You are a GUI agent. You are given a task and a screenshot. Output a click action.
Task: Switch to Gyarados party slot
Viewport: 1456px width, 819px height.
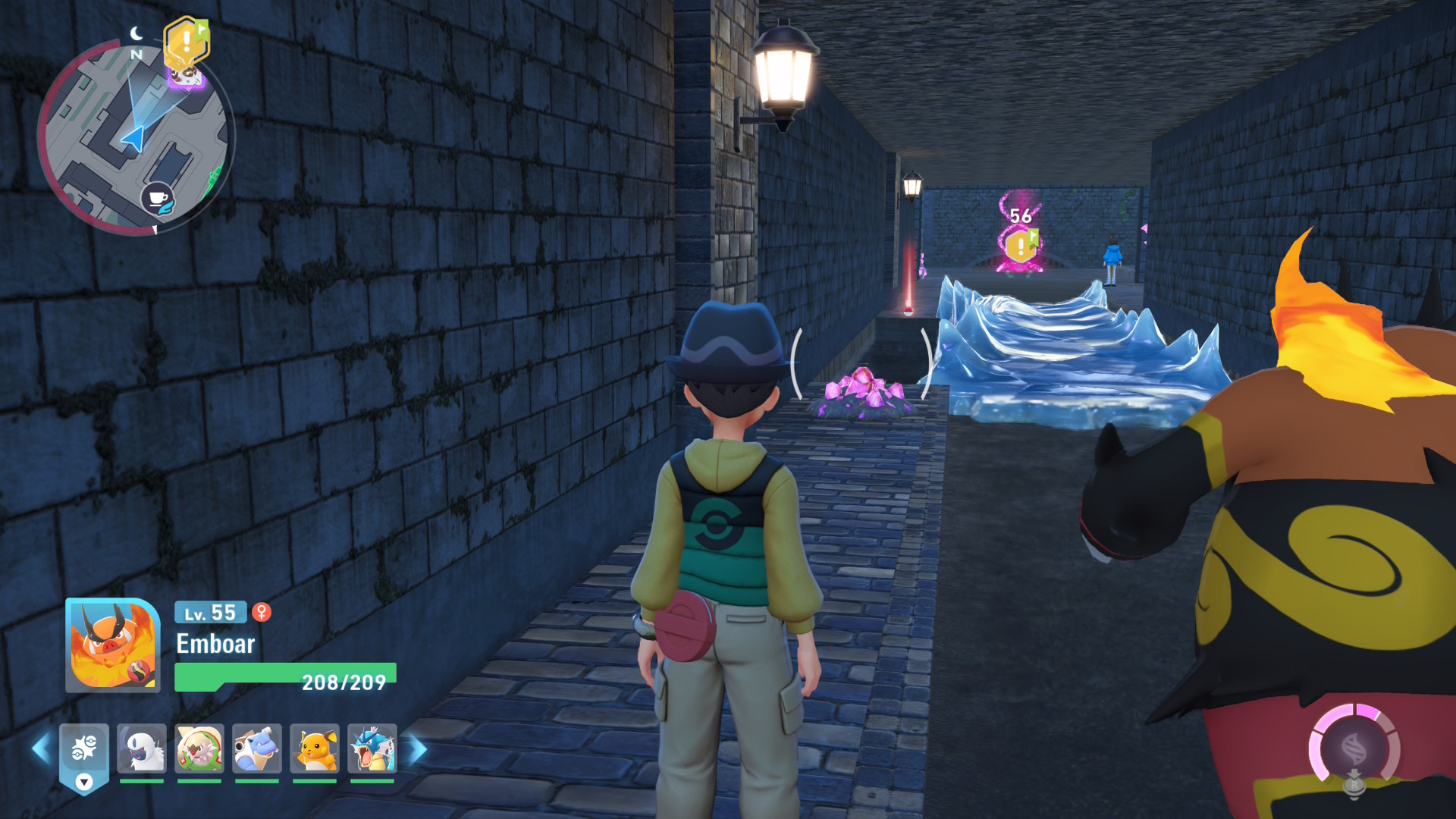372,748
